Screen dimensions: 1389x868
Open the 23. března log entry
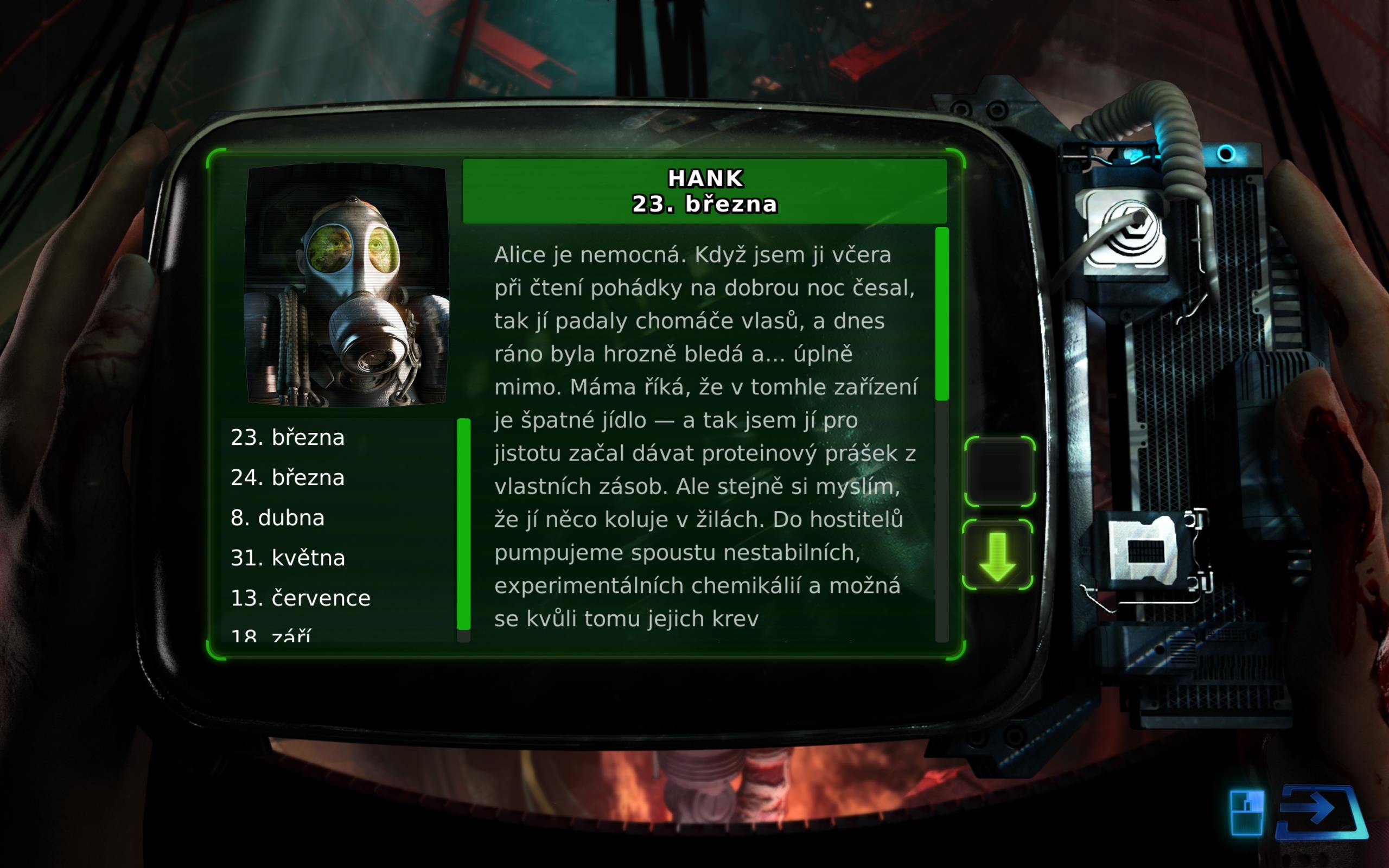point(288,437)
